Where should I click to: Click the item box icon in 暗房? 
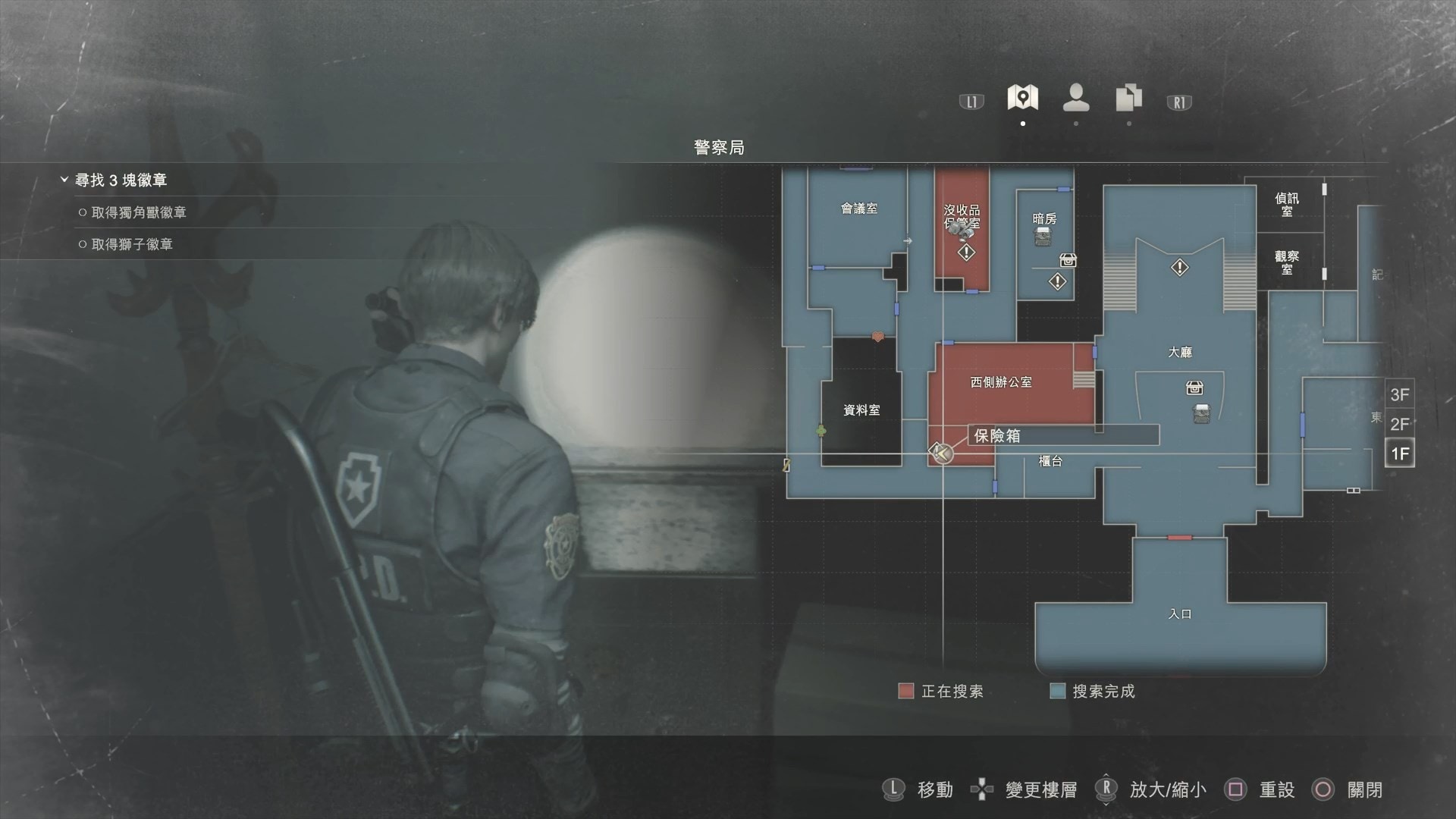(x=1068, y=260)
